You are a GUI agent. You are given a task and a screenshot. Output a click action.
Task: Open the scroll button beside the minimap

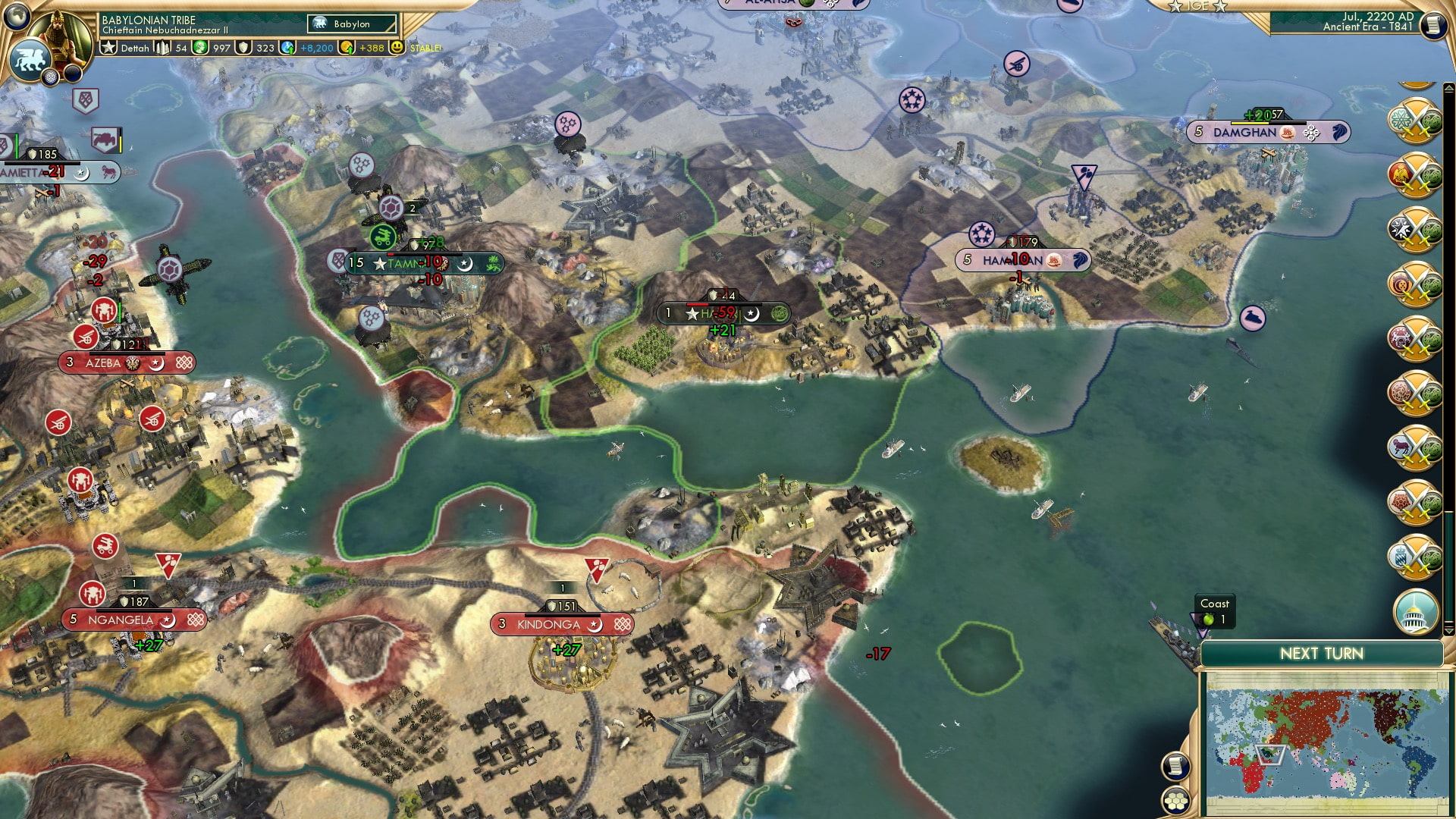click(x=1175, y=766)
